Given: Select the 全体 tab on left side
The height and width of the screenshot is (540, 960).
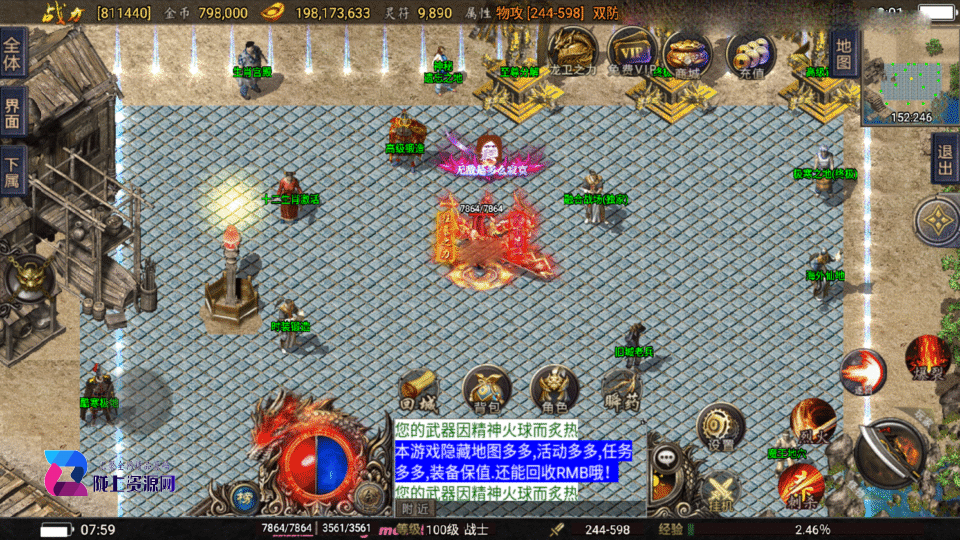Looking at the screenshot, I should tap(12, 46).
